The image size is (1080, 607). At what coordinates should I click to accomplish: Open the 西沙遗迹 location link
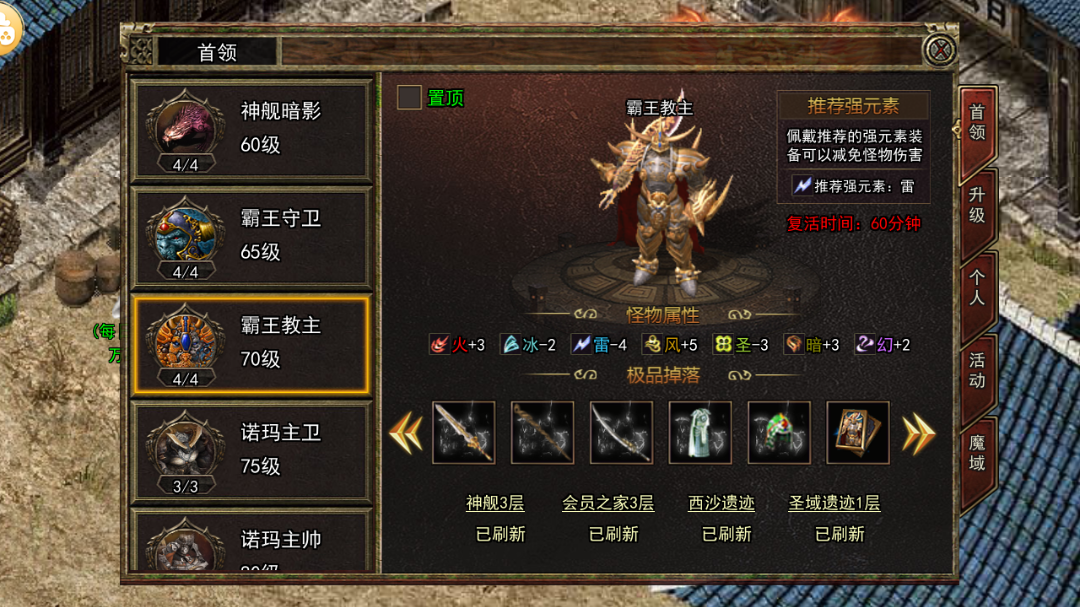(x=721, y=503)
